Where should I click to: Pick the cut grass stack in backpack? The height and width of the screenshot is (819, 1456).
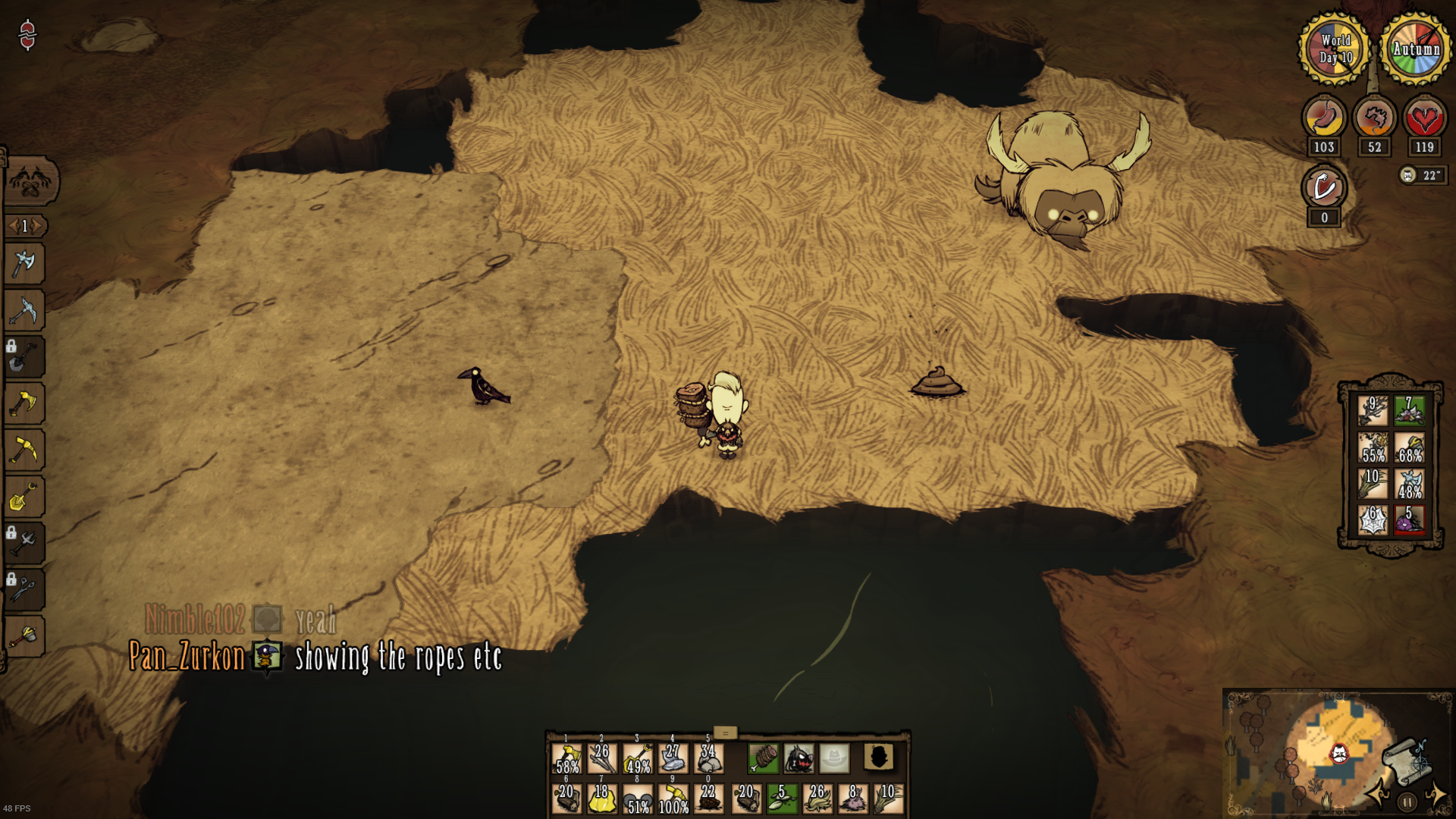pos(1373,484)
